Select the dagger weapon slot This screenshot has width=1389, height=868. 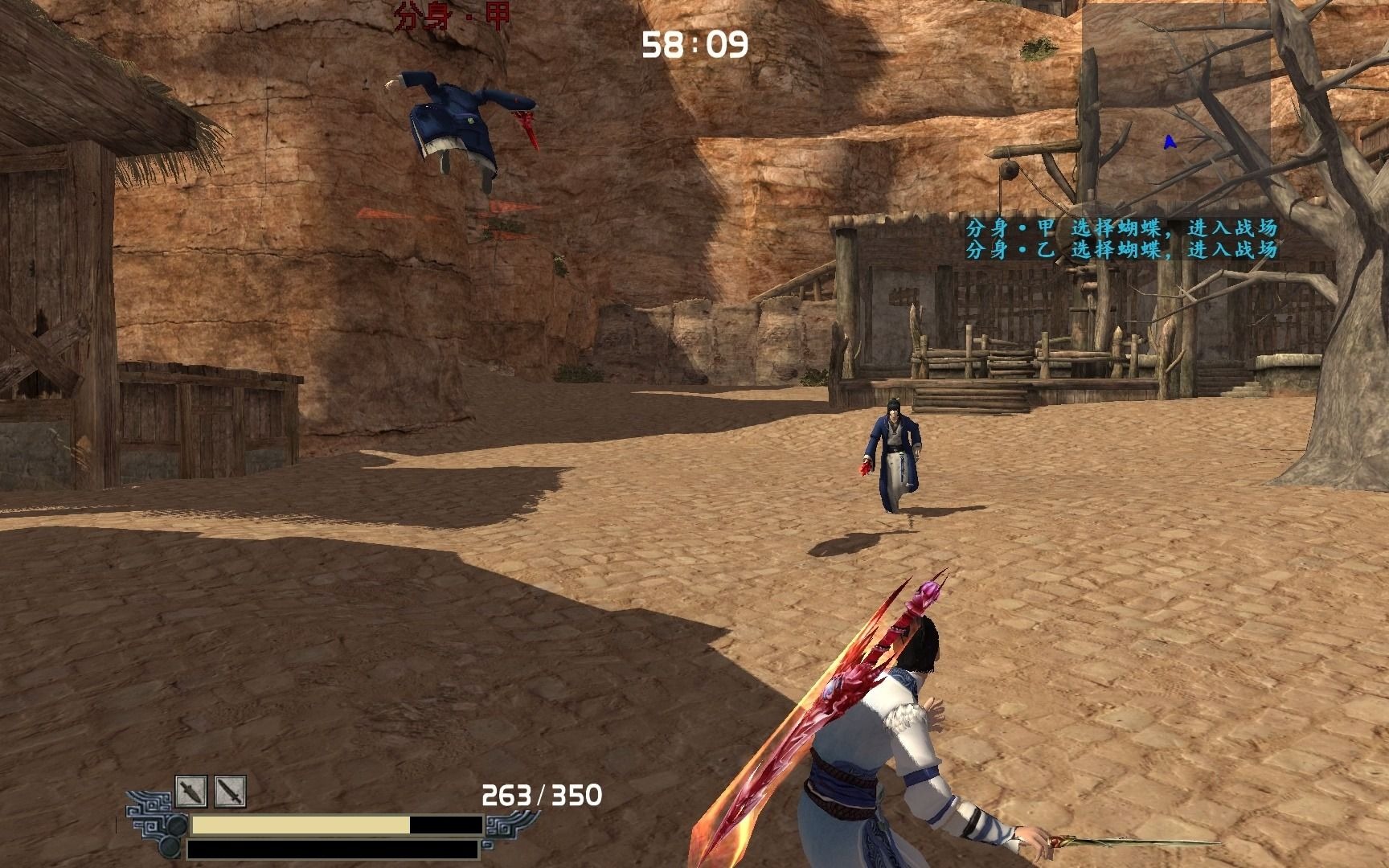[191, 792]
